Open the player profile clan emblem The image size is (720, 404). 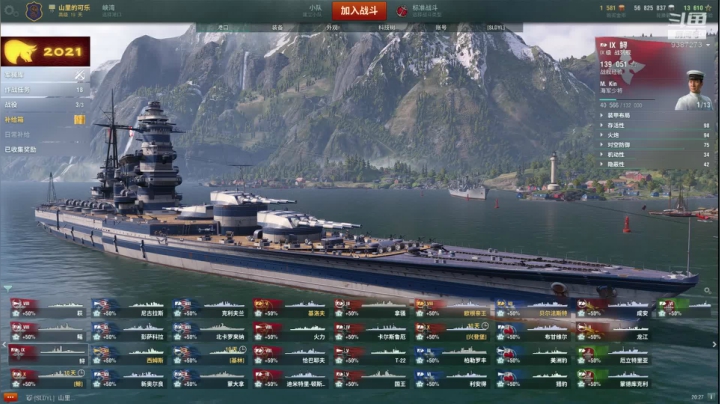click(x=33, y=11)
